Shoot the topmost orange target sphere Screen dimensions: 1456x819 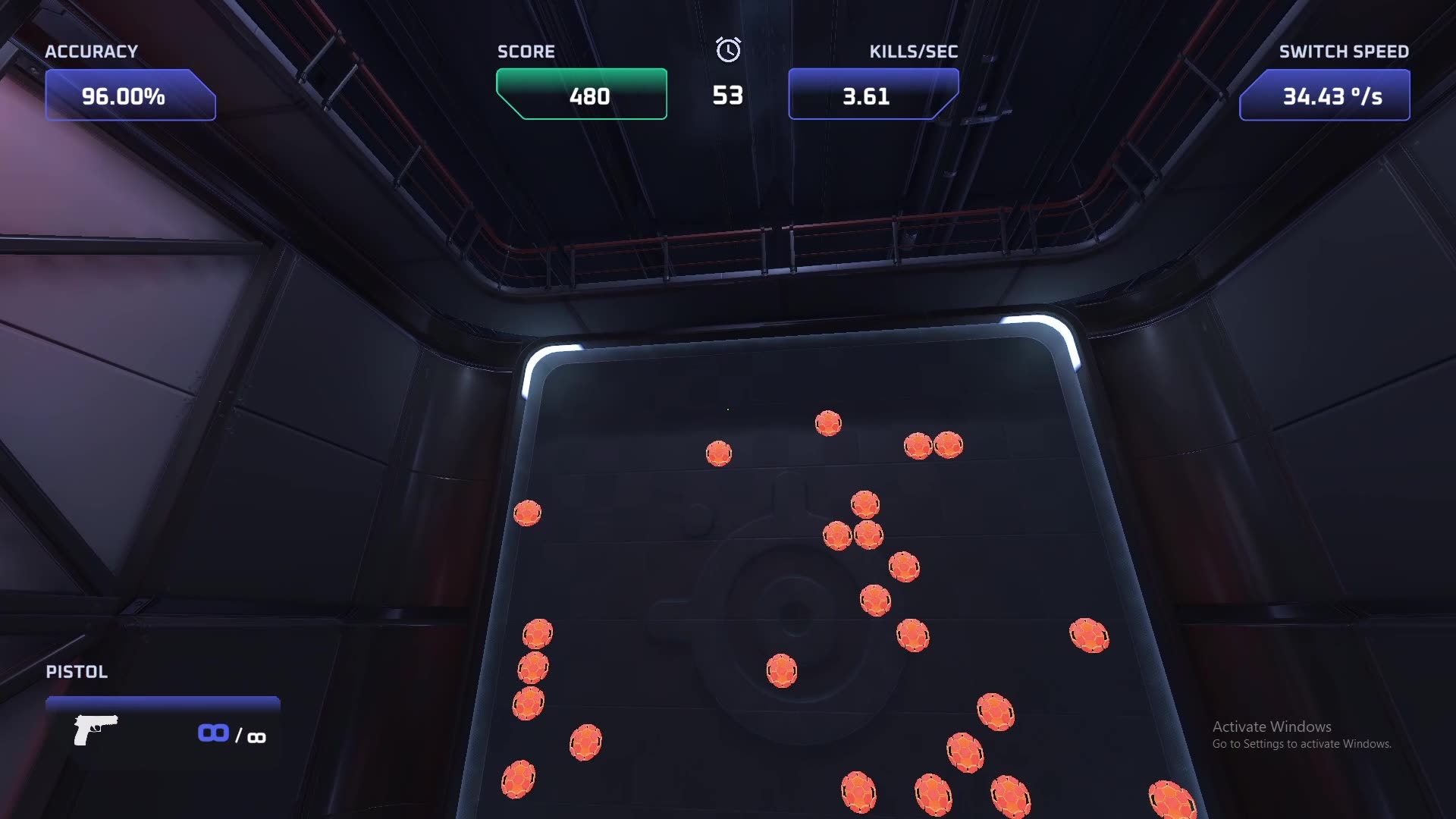click(828, 422)
